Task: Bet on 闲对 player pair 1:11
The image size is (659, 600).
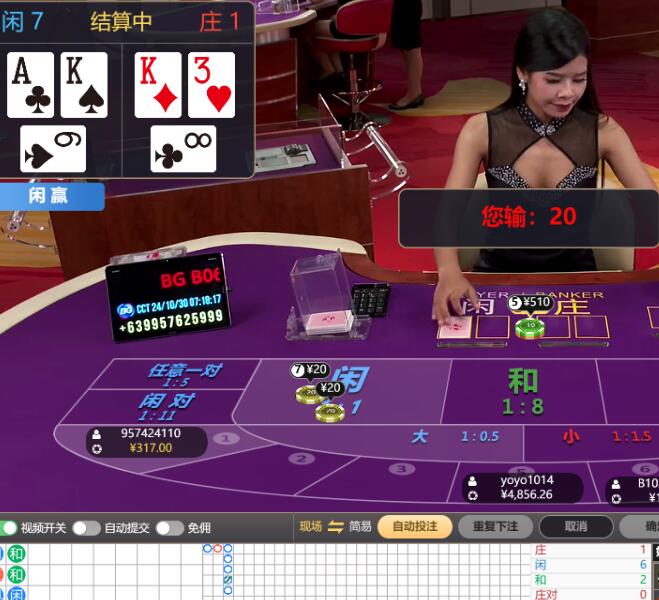Action: (166, 406)
